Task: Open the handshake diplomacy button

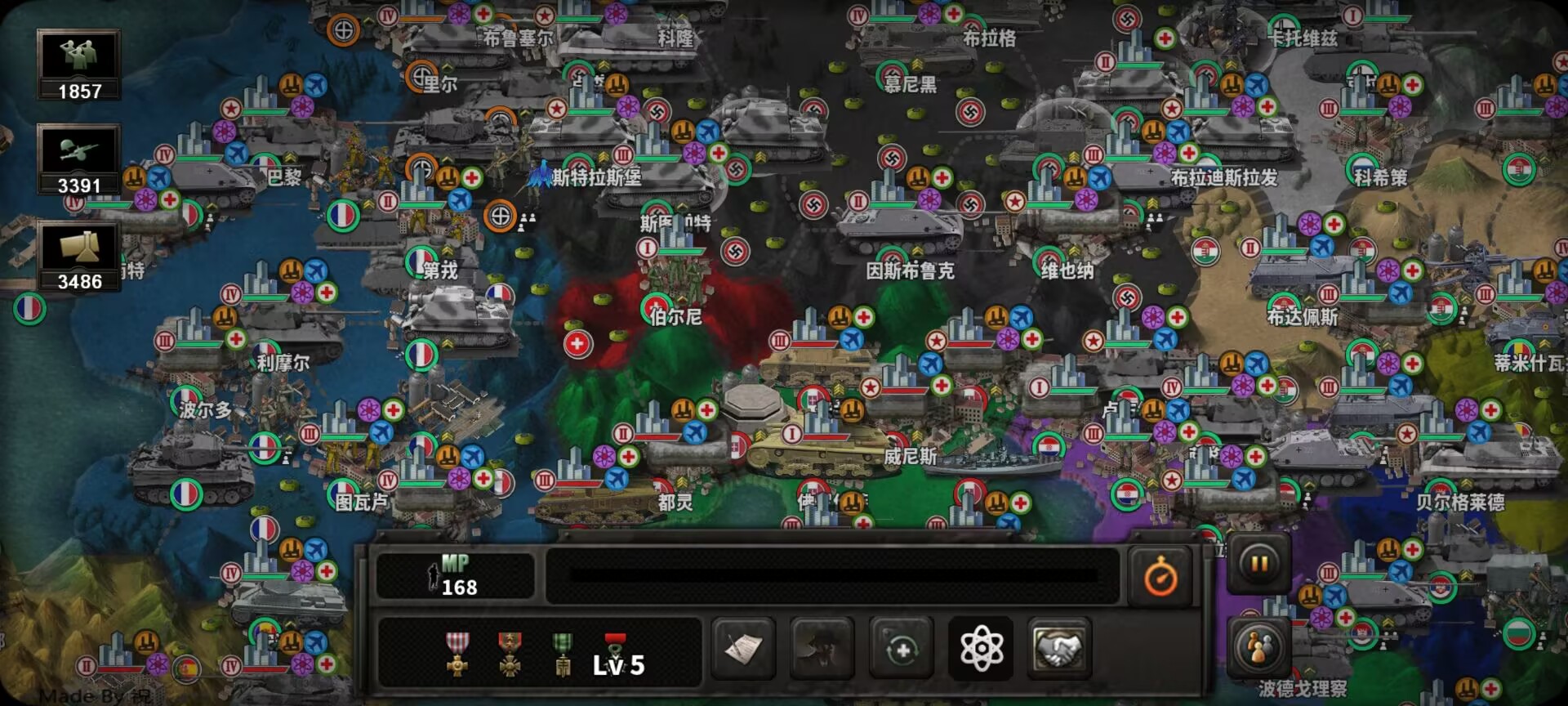Action: point(1059,650)
